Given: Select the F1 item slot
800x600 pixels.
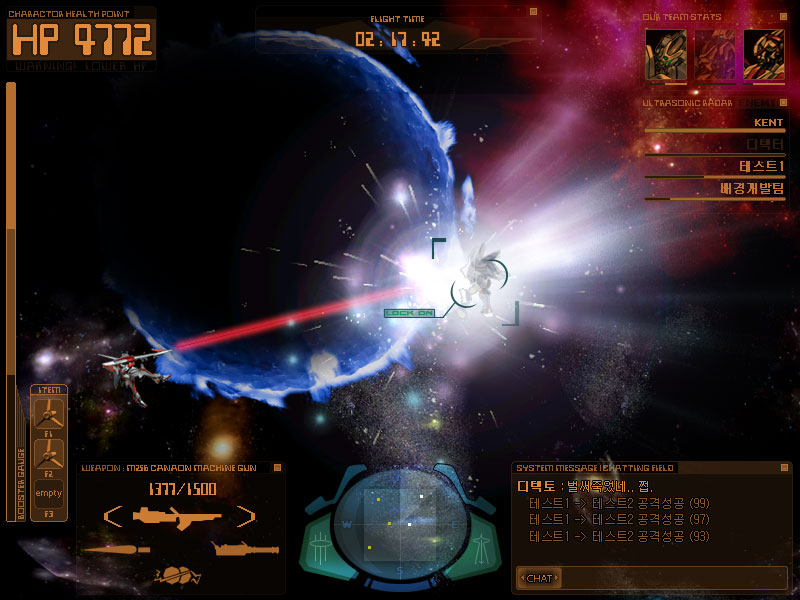Looking at the screenshot, I should (x=48, y=414).
